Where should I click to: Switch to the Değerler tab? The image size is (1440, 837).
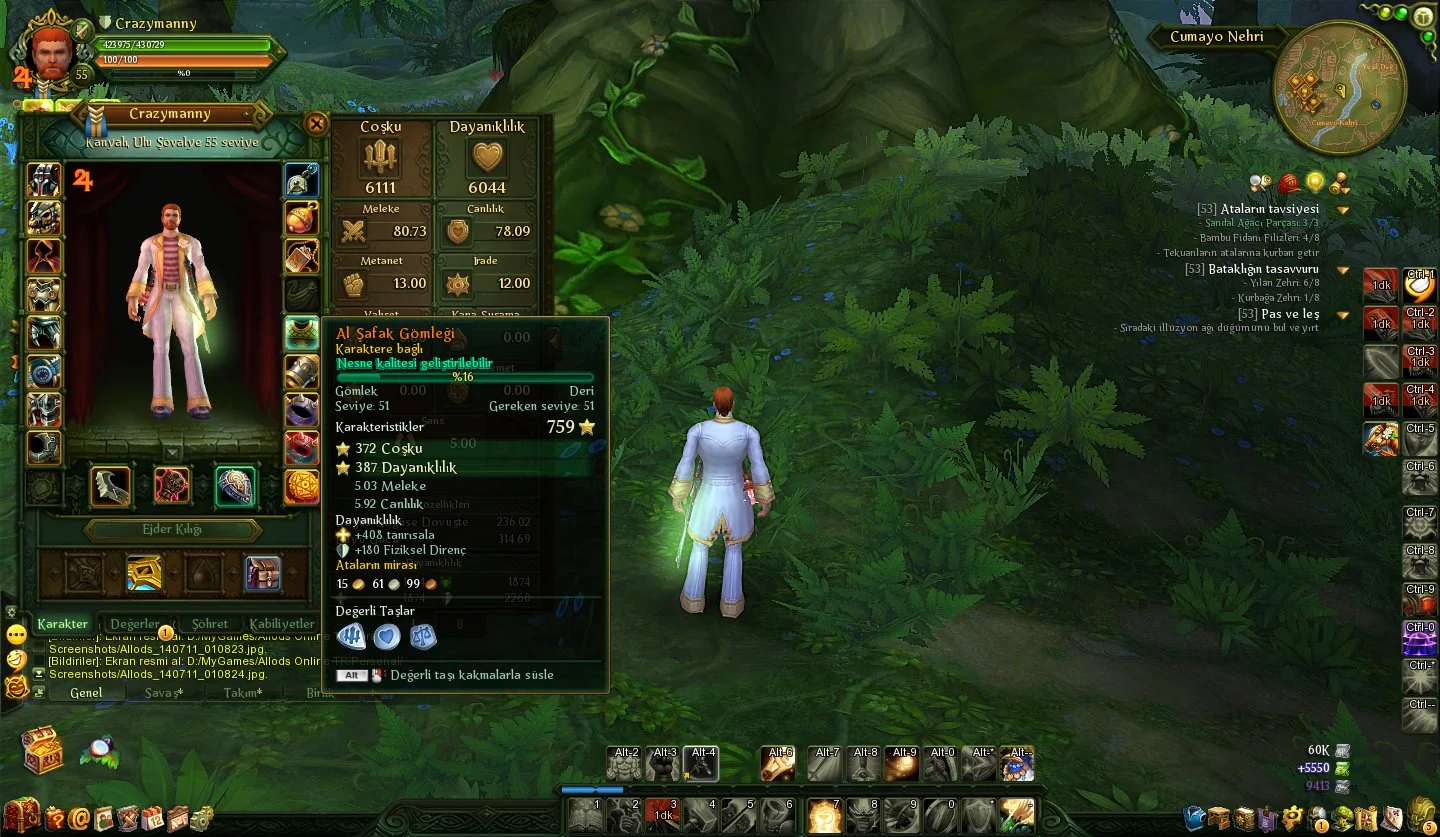pyautogui.click(x=135, y=624)
